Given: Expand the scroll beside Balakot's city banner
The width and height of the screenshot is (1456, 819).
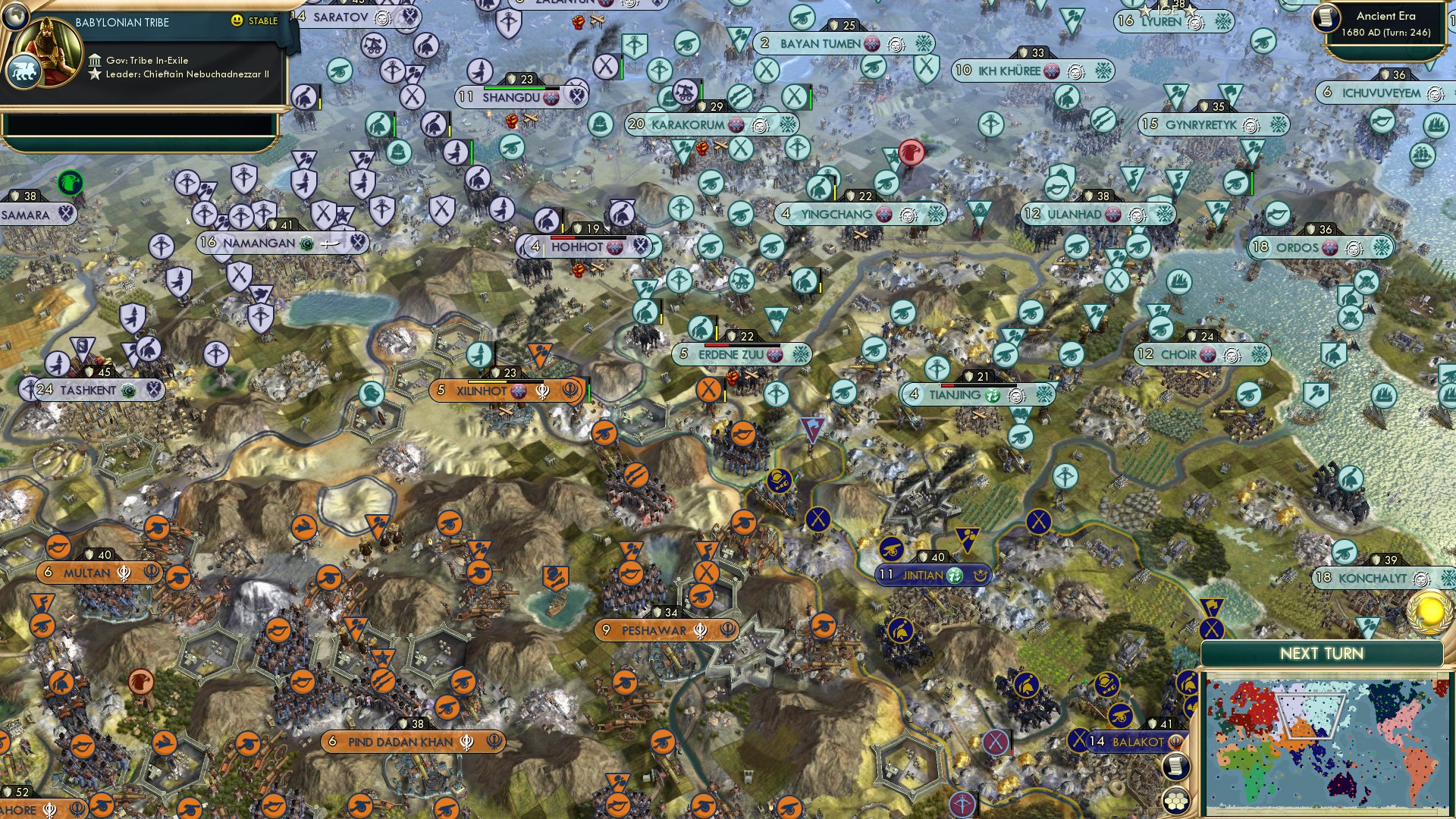Looking at the screenshot, I should (1174, 766).
